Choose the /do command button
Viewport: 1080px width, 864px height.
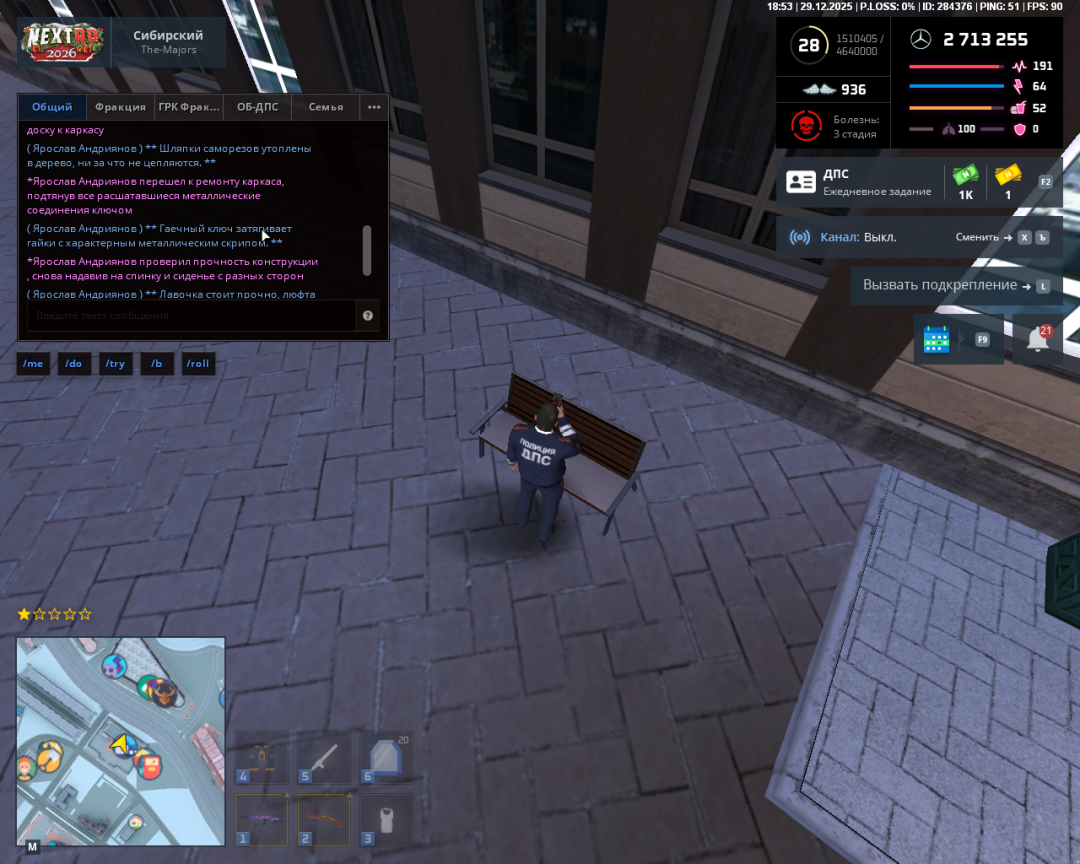point(73,363)
